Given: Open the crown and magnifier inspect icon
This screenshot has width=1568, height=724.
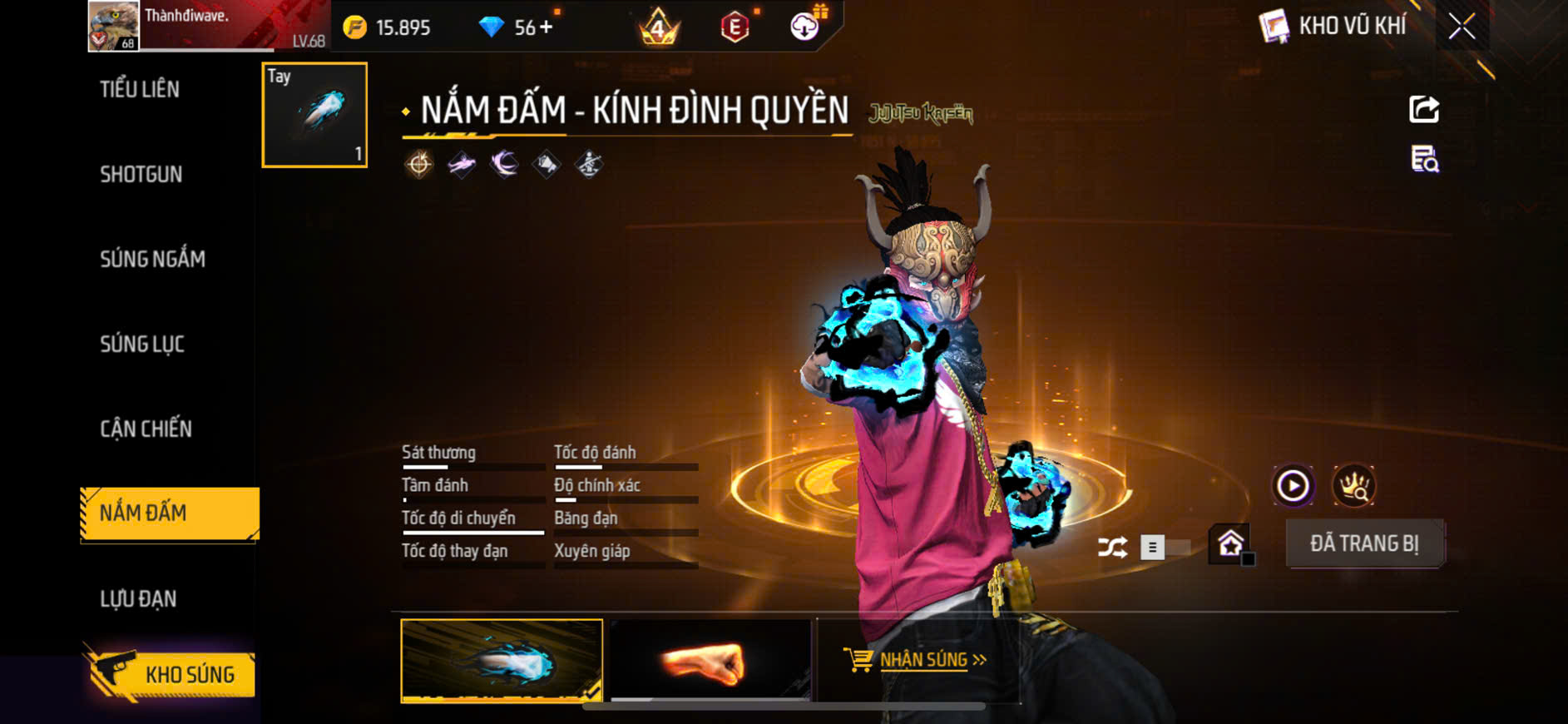Looking at the screenshot, I should point(1353,486).
